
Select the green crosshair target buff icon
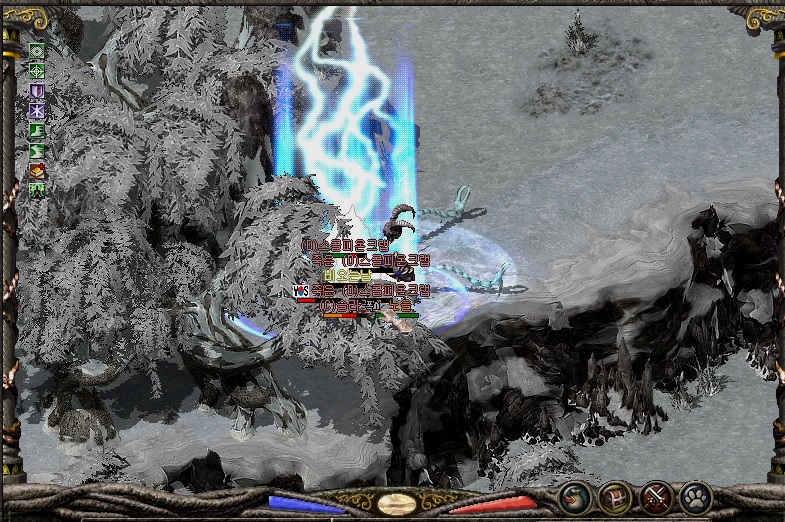point(37,71)
